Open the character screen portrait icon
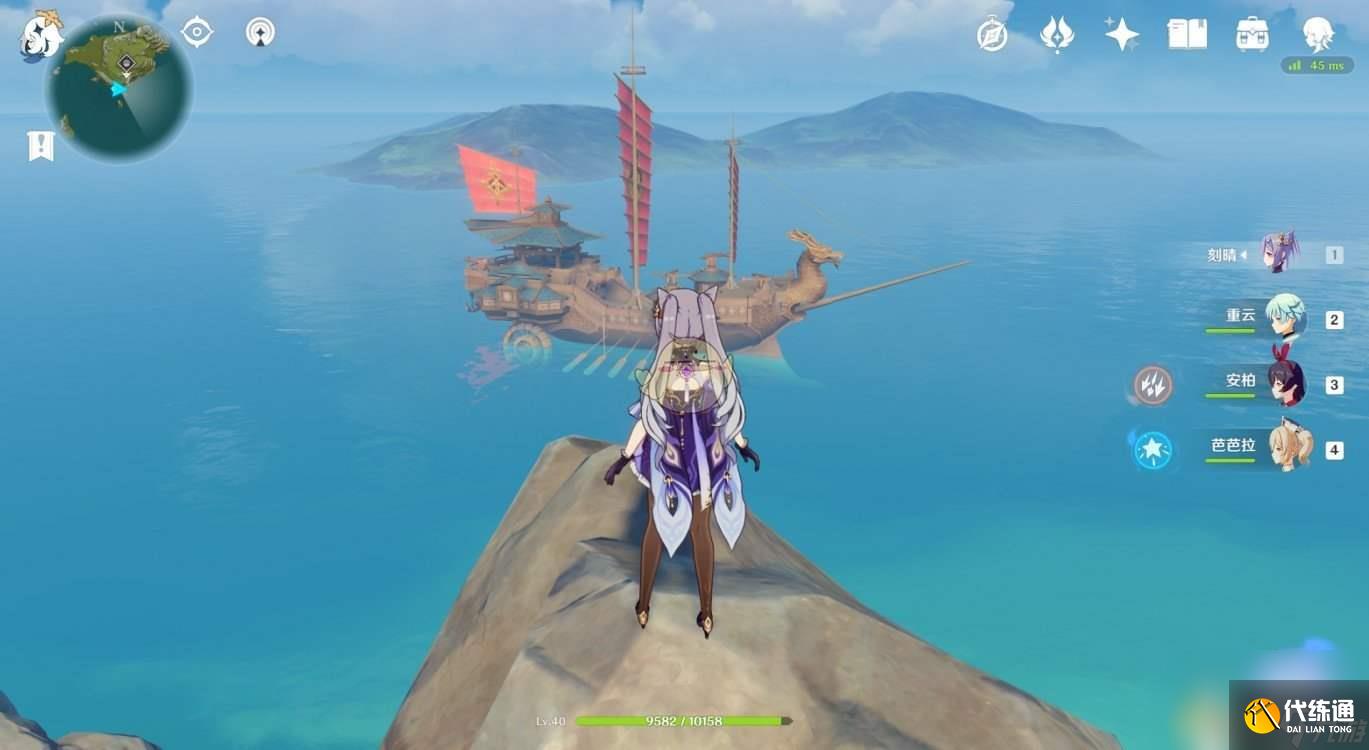The width and height of the screenshot is (1369, 750). tap(1317, 34)
